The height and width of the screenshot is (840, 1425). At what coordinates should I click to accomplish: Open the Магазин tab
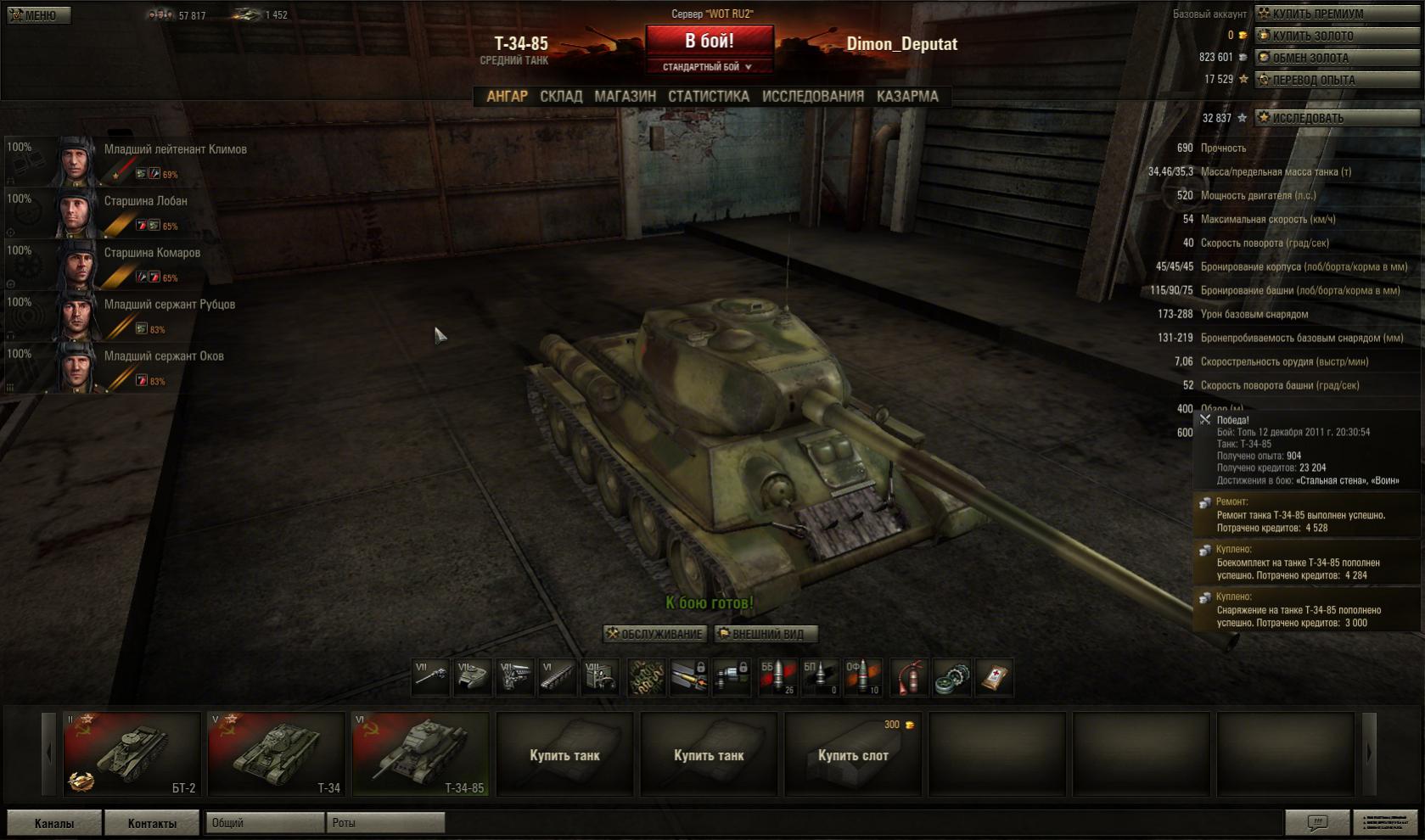(625, 97)
